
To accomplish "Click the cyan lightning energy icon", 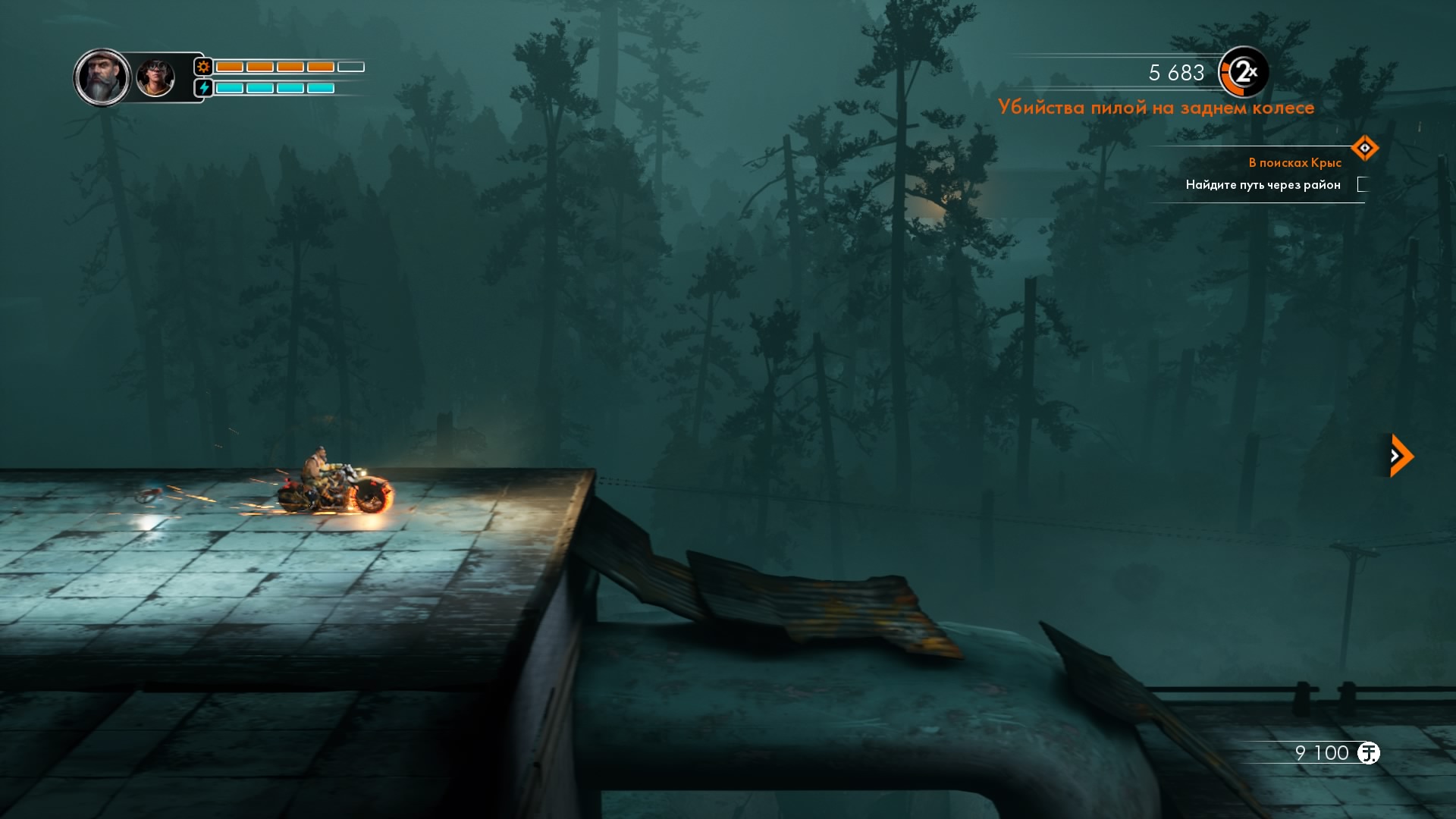I will coord(203,88).
